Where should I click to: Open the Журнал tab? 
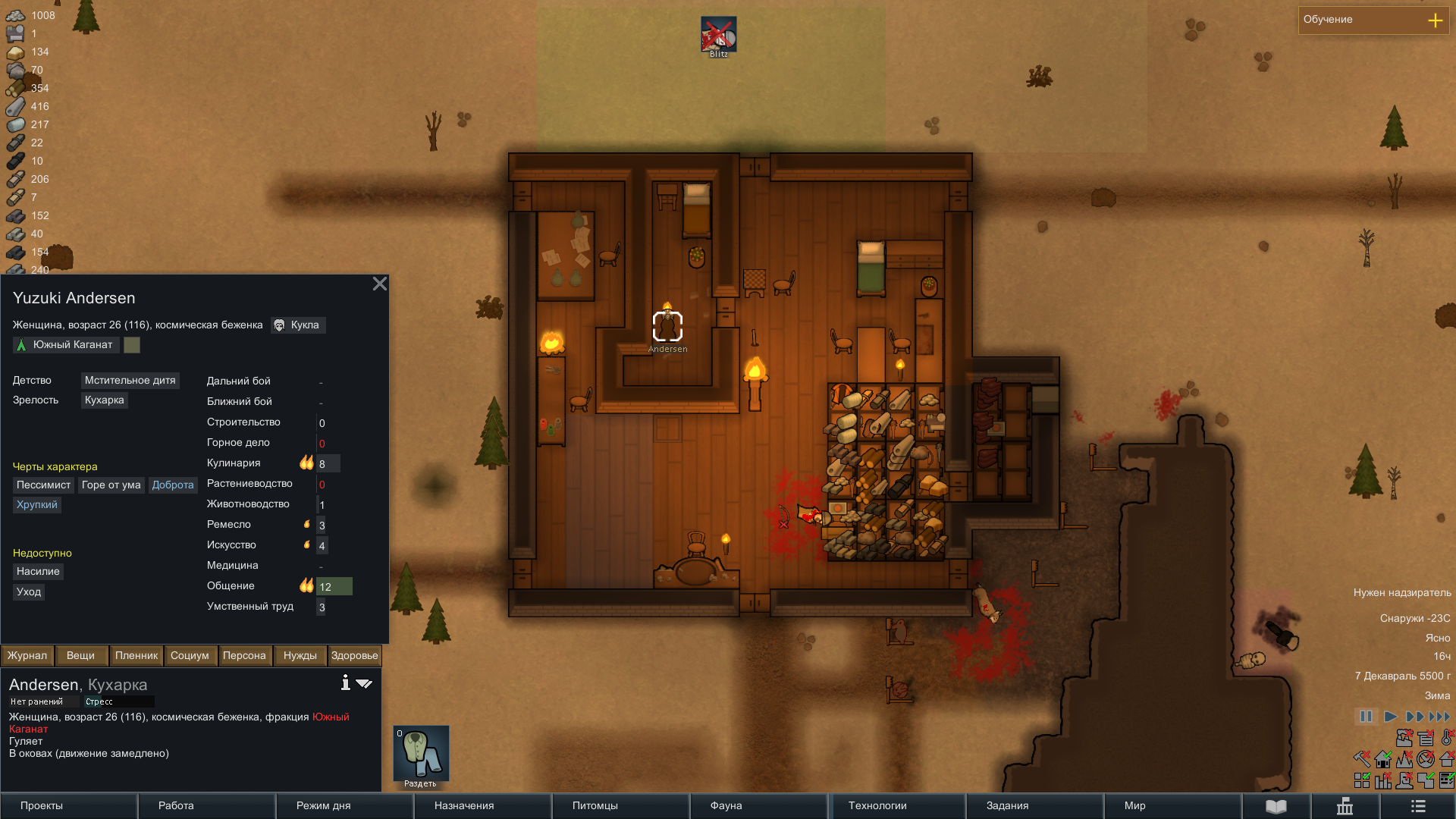click(x=27, y=655)
